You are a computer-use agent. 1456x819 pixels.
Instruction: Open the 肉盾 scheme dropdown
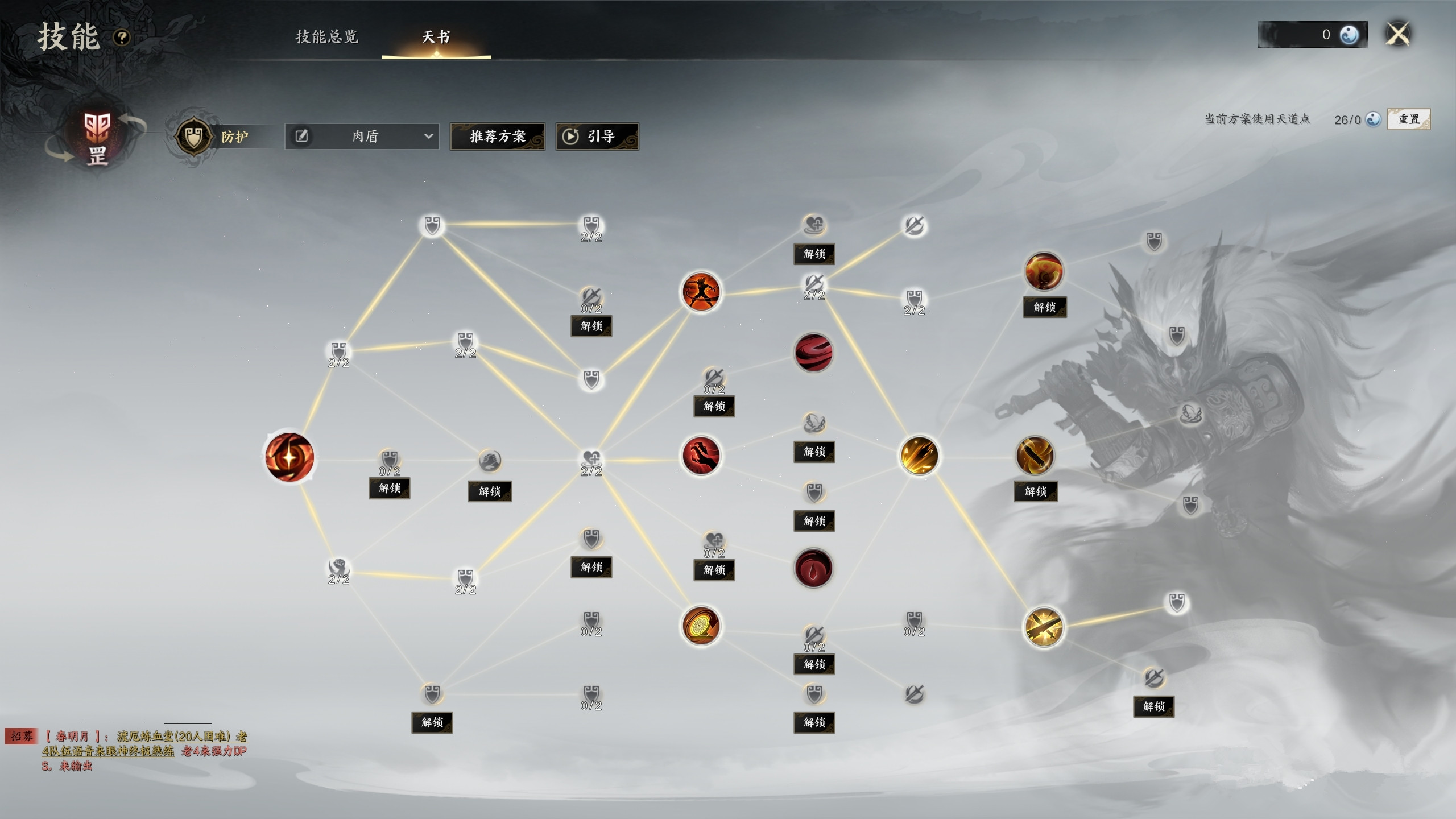tap(362, 136)
